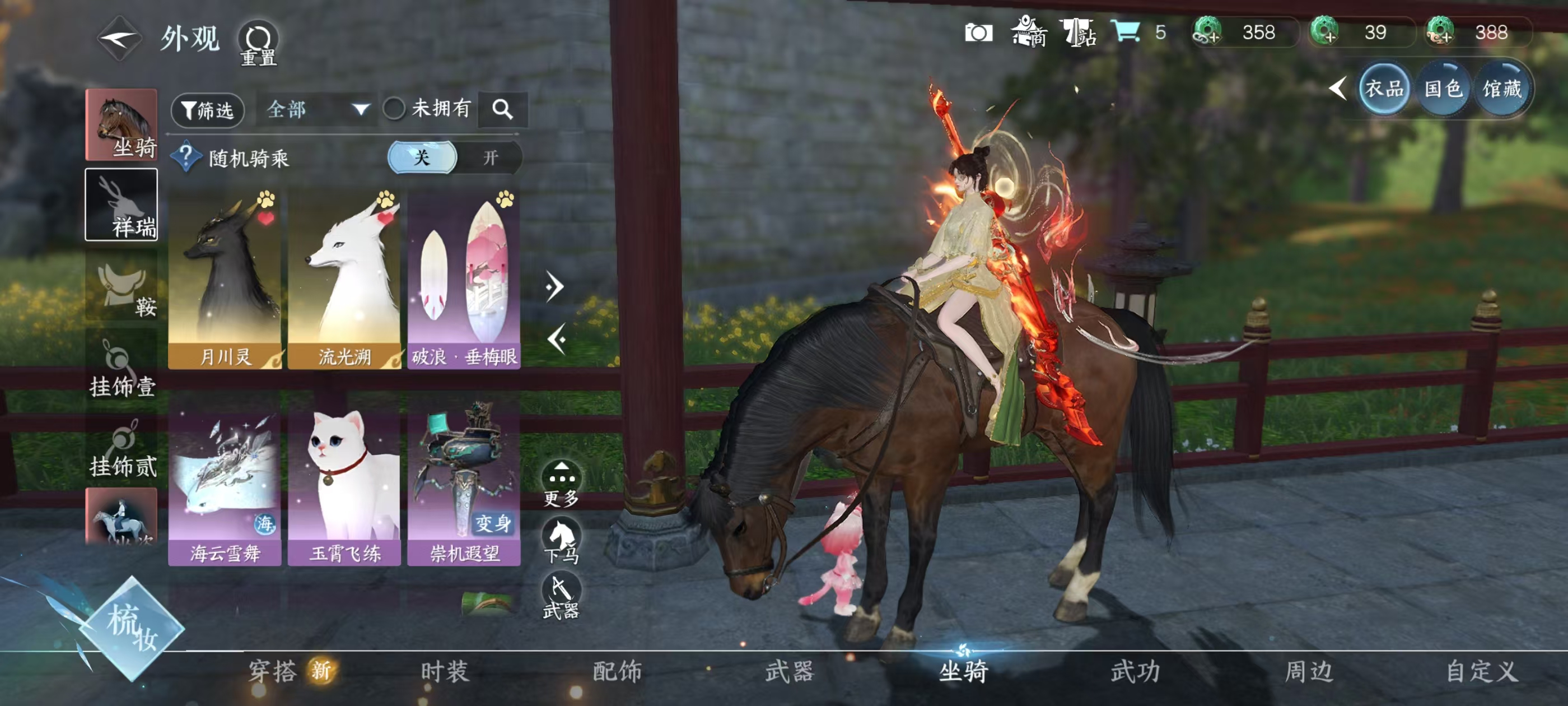Dismount using the 下马 button
Viewport: 1568px width, 706px height.
[561, 540]
